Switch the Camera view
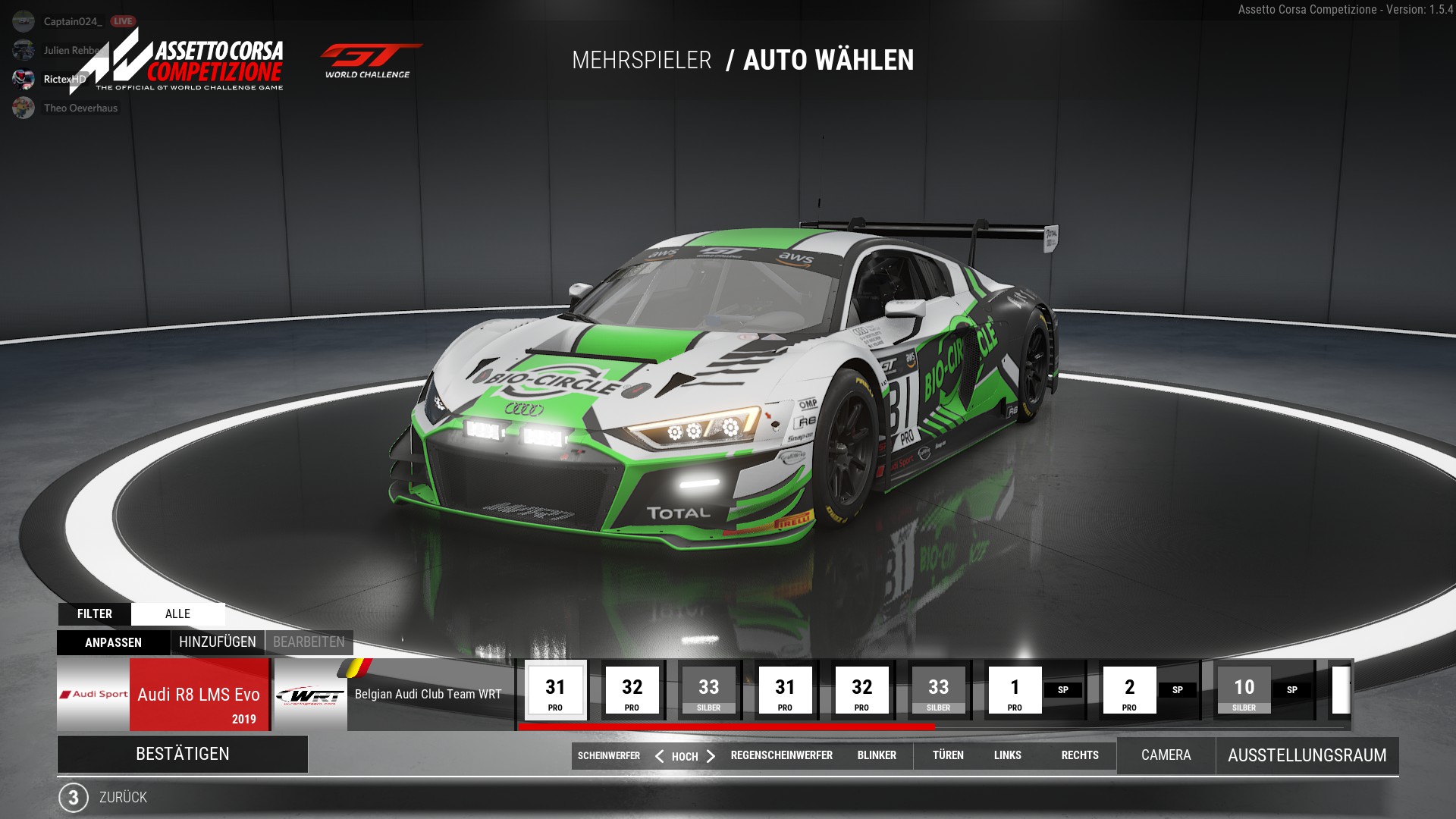This screenshot has height=819, width=1456. pos(1166,755)
